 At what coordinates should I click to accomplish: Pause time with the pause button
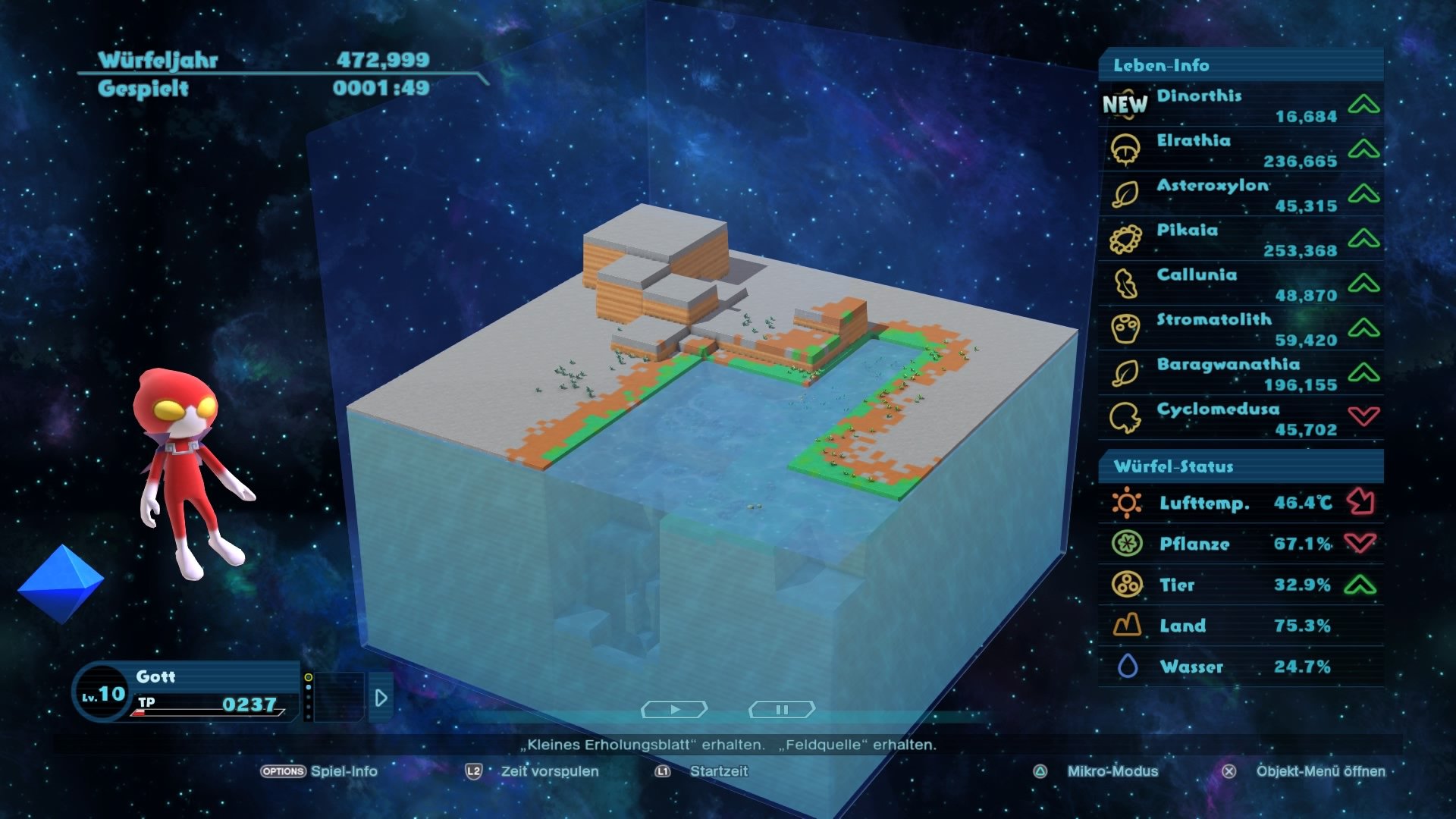[x=782, y=710]
